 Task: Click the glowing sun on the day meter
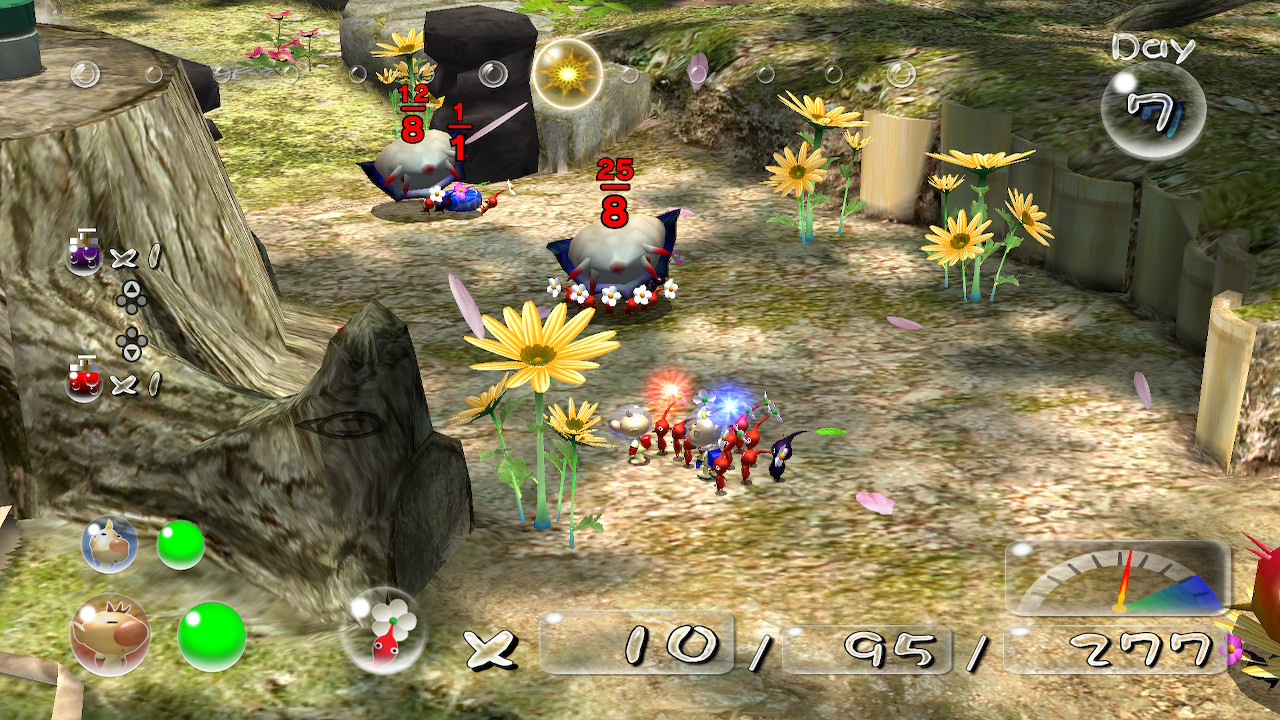point(566,74)
